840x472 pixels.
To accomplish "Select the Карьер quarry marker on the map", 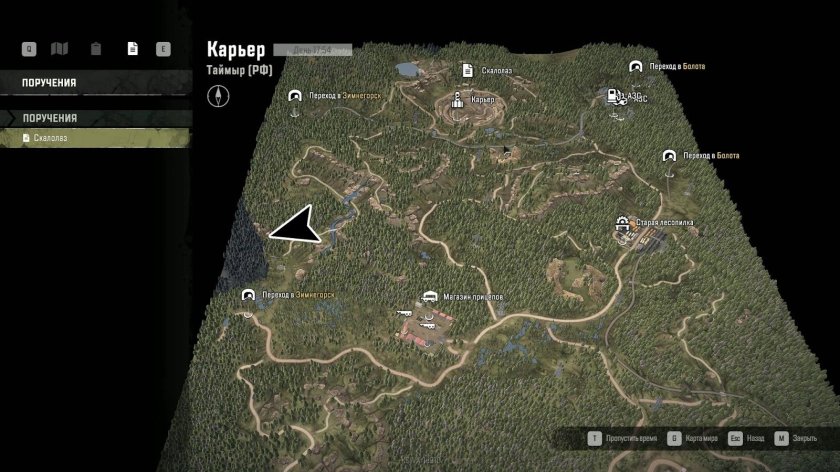I will 458,100.
